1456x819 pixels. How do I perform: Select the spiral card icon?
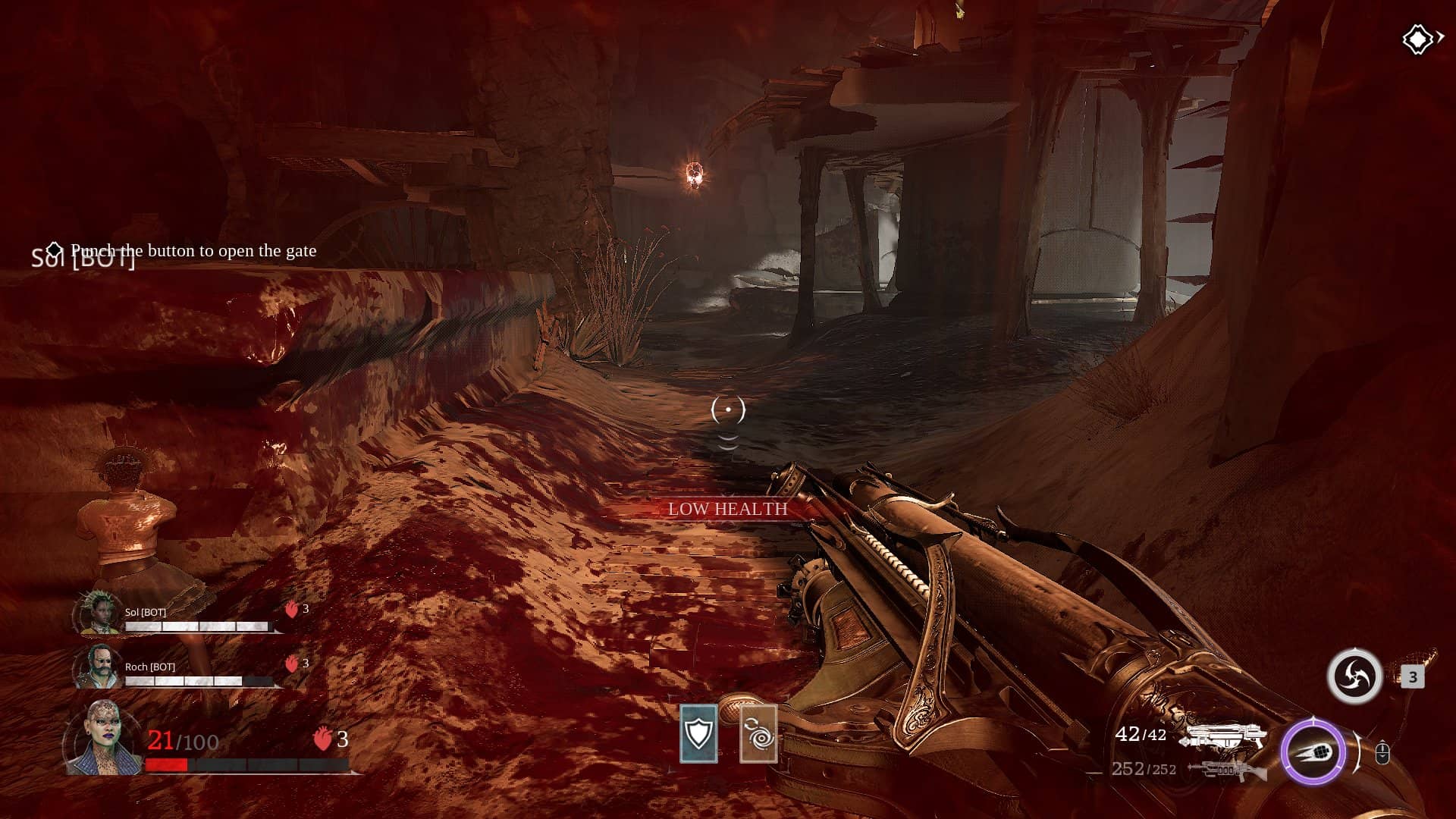click(x=758, y=733)
